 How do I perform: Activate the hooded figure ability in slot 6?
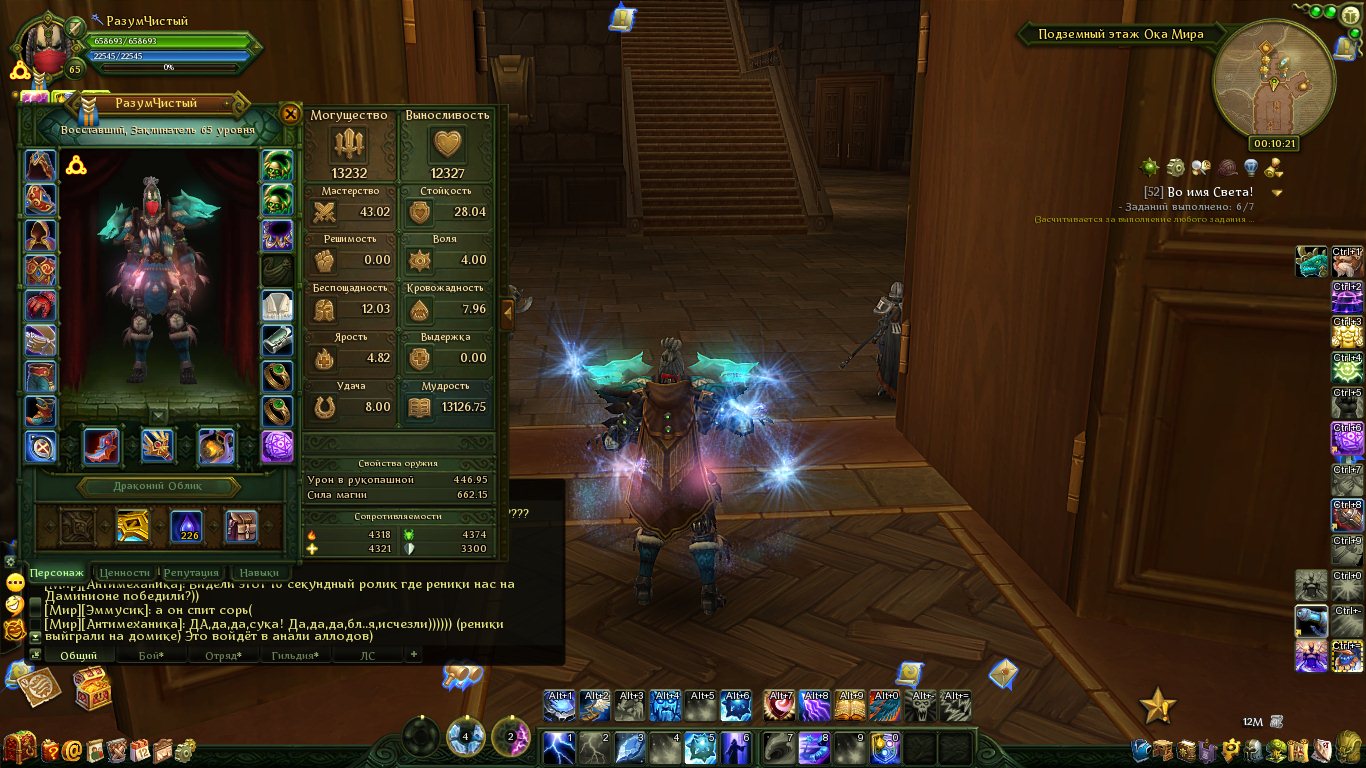click(x=735, y=747)
